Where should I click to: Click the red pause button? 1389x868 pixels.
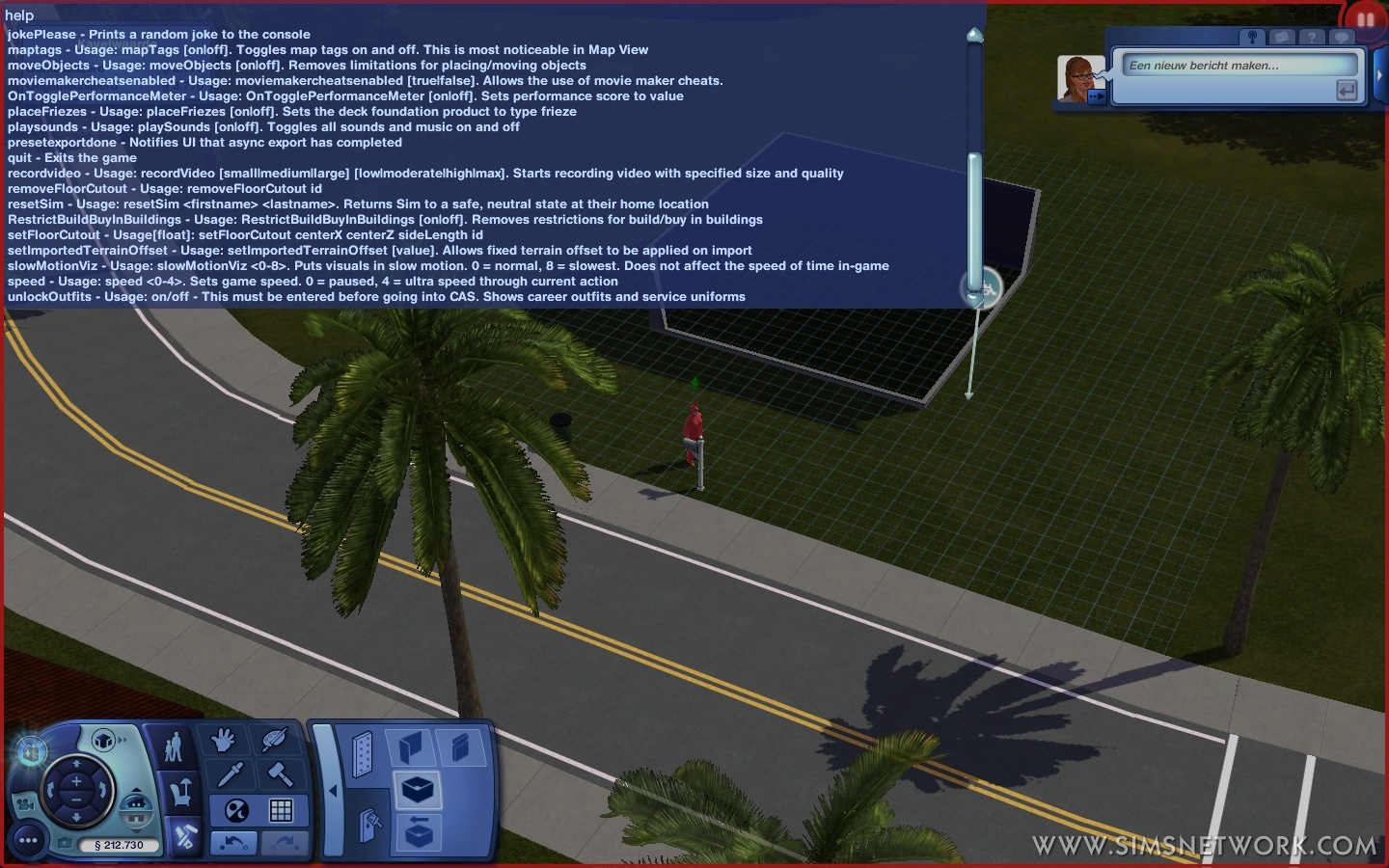pyautogui.click(x=1364, y=19)
